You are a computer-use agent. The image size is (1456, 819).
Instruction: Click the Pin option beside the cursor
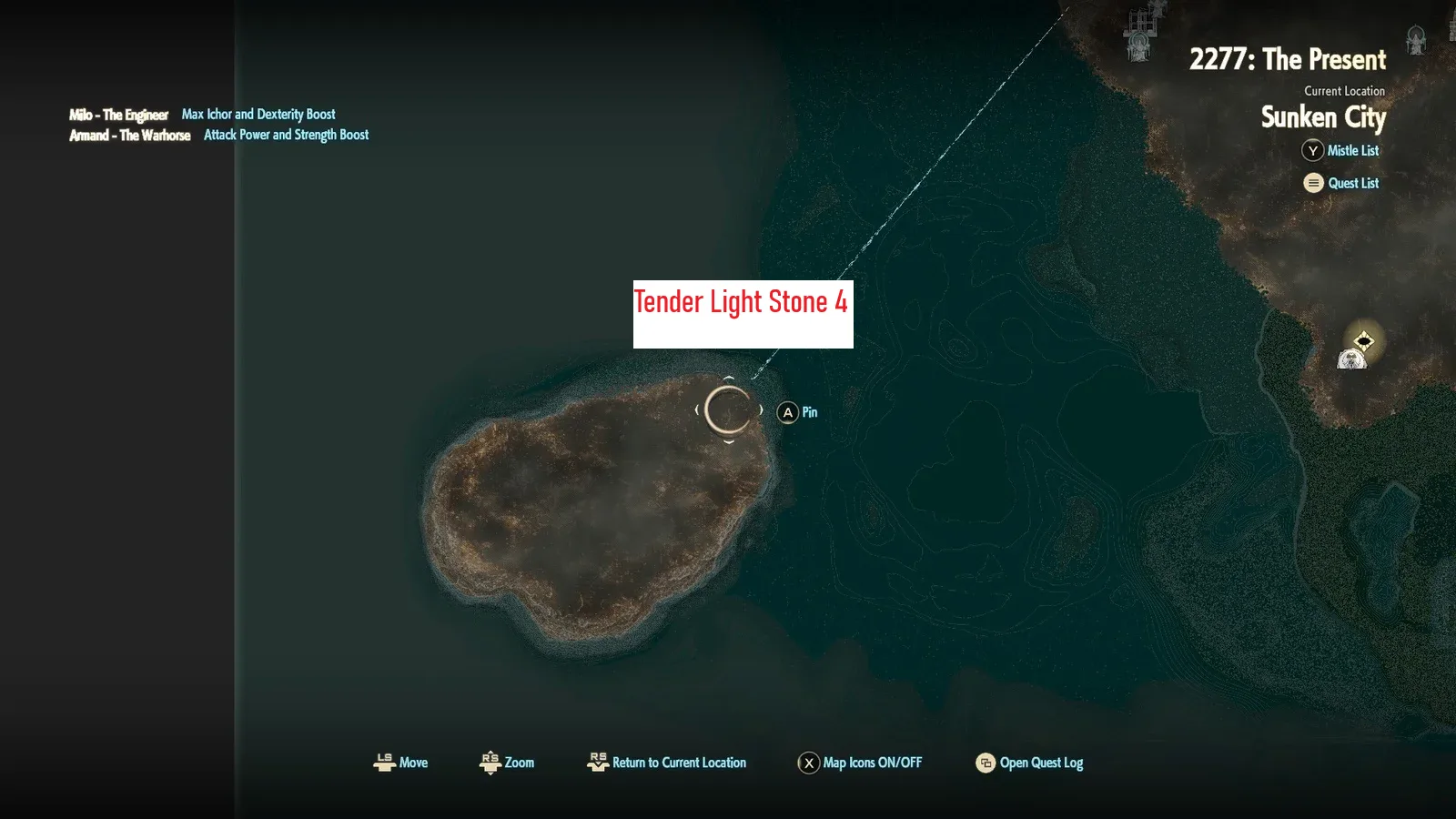pyautogui.click(x=799, y=412)
